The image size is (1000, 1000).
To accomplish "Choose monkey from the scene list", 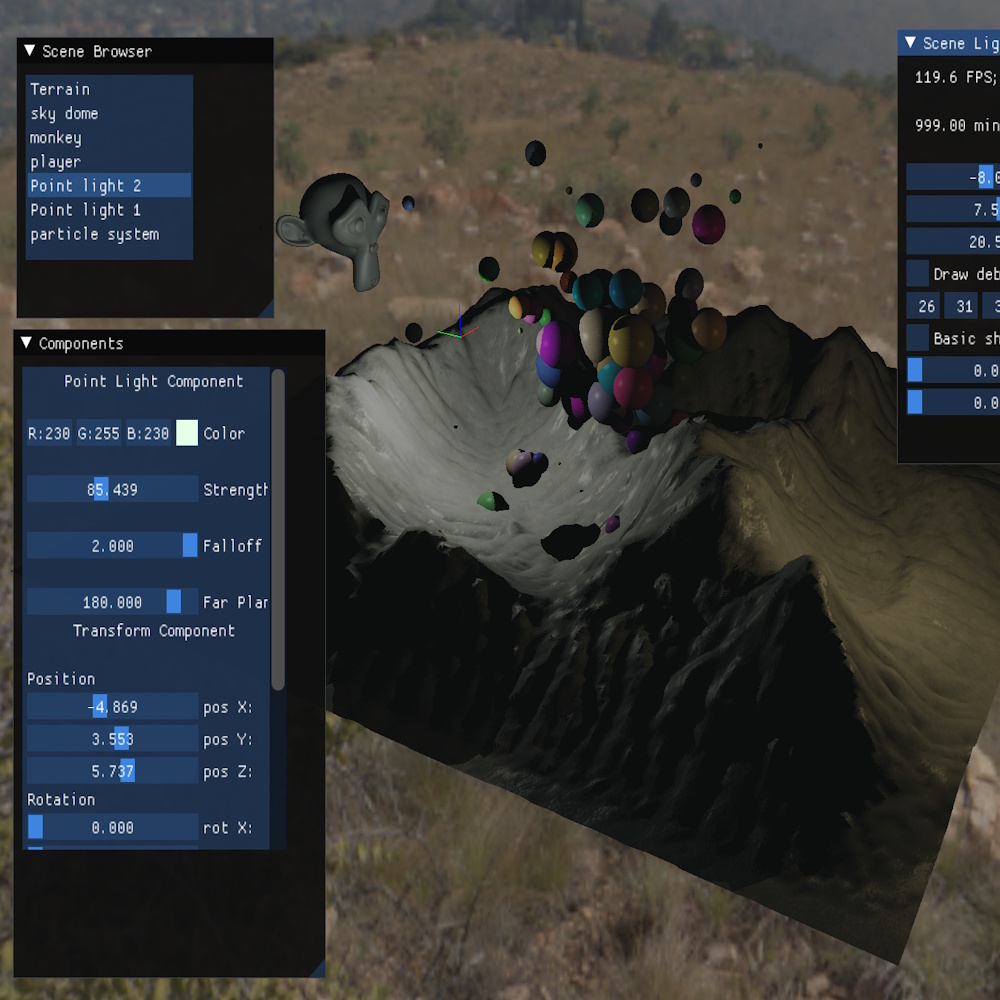I will click(x=56, y=137).
